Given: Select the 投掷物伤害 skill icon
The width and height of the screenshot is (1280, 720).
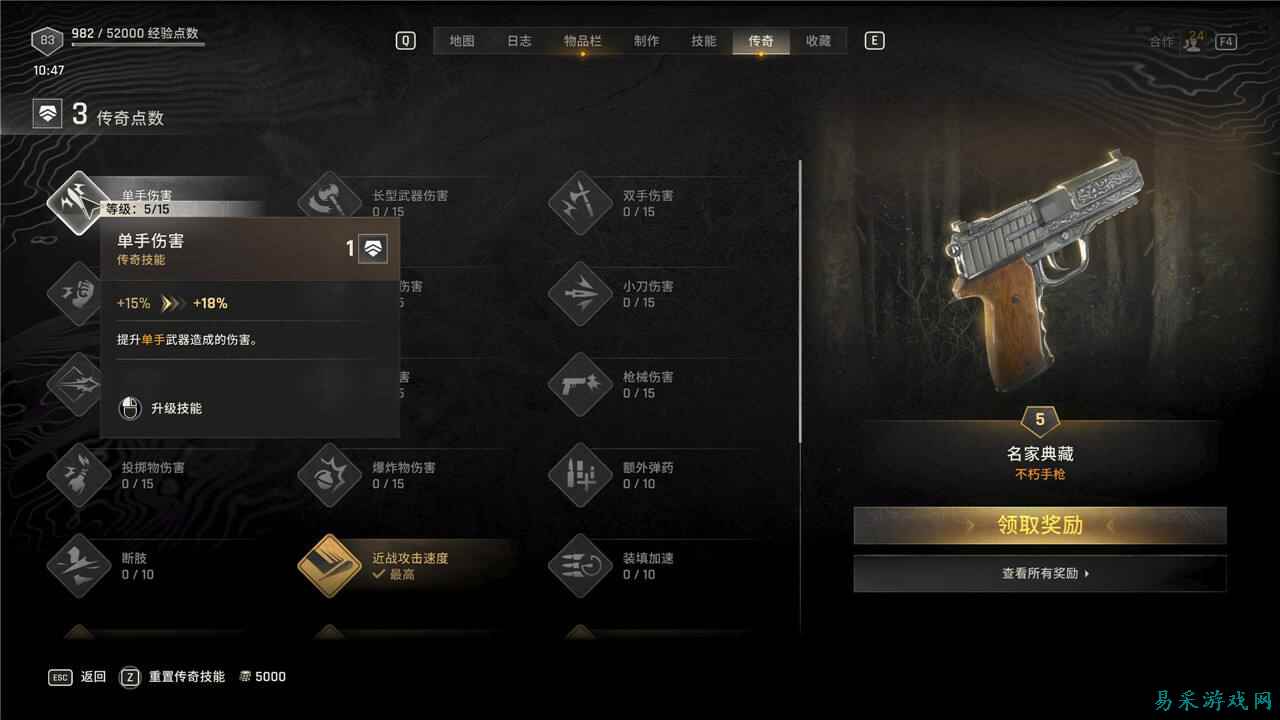Looking at the screenshot, I should coord(78,476).
